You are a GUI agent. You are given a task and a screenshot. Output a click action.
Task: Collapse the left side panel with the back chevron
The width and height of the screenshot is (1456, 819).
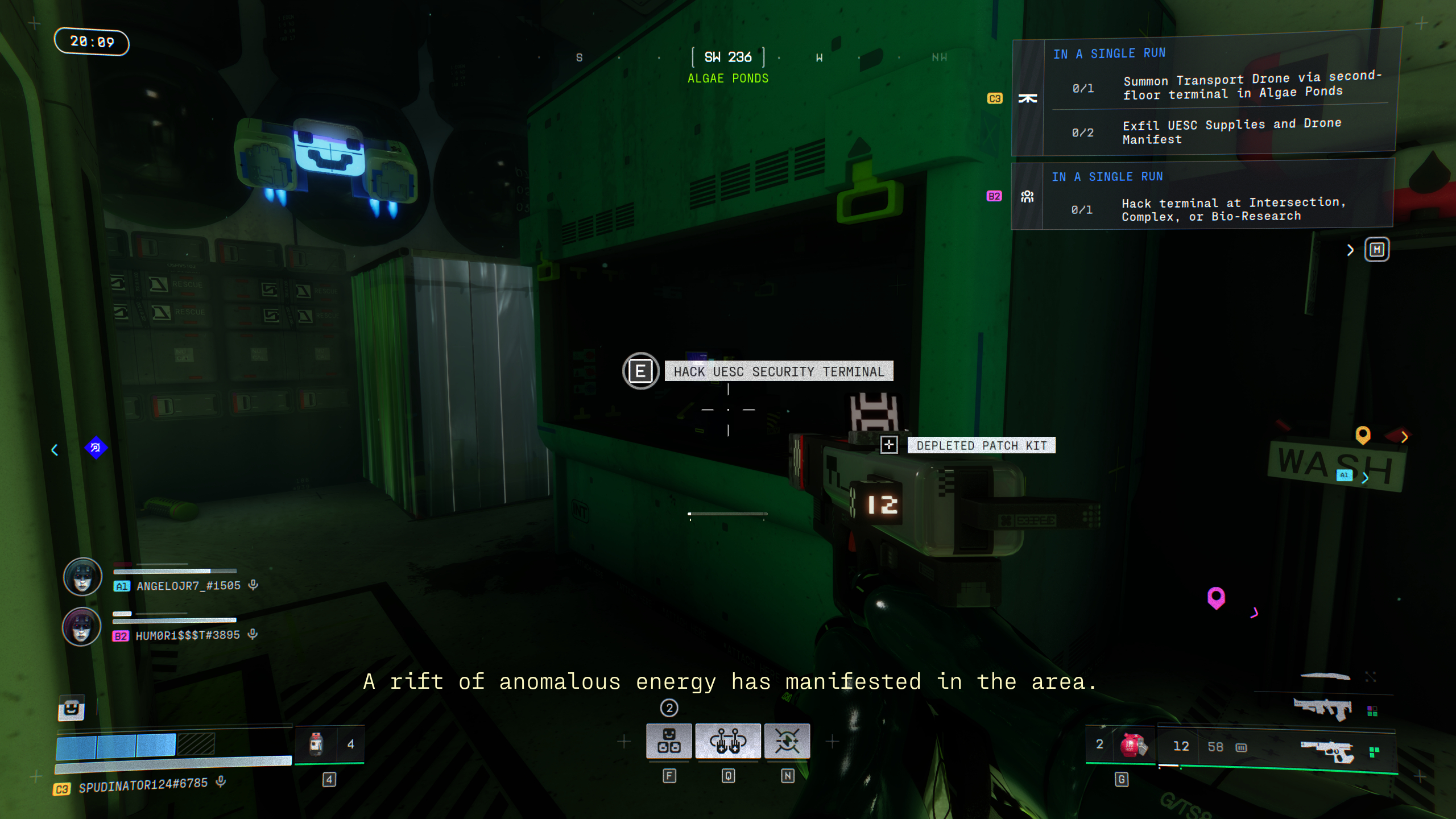55,450
